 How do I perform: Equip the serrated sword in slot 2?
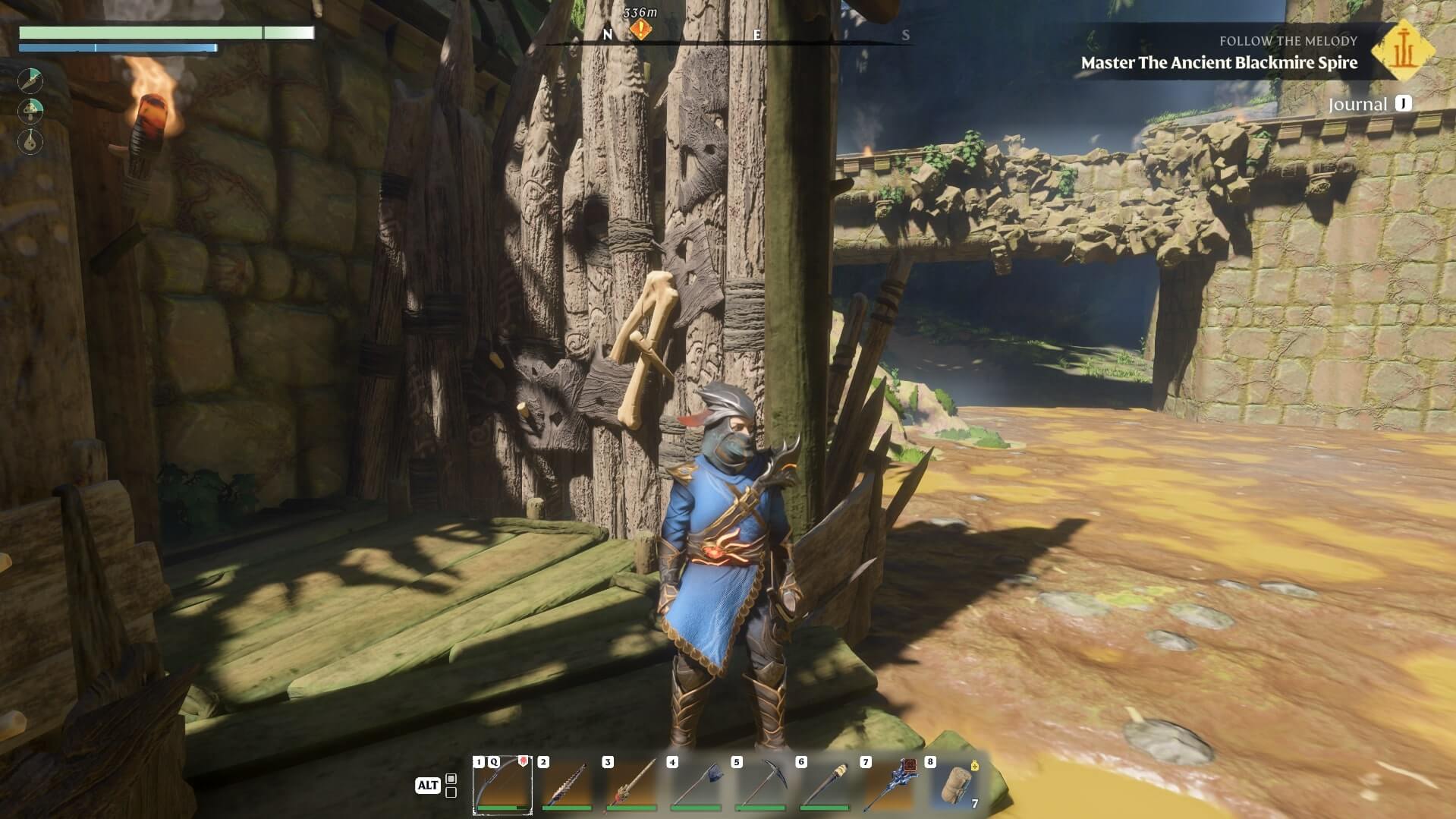coord(566,786)
